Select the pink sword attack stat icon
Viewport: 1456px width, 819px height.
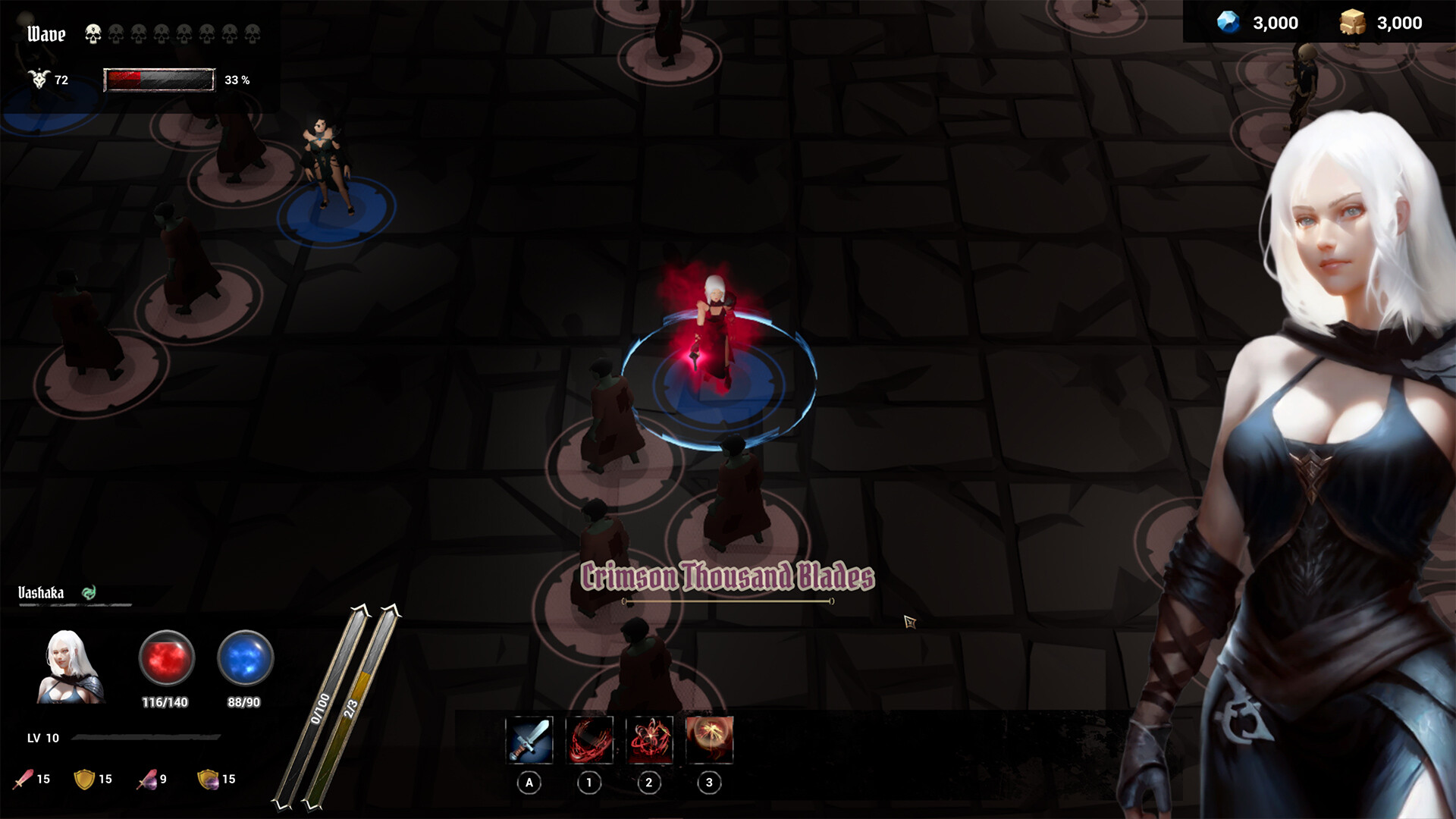pos(23,778)
